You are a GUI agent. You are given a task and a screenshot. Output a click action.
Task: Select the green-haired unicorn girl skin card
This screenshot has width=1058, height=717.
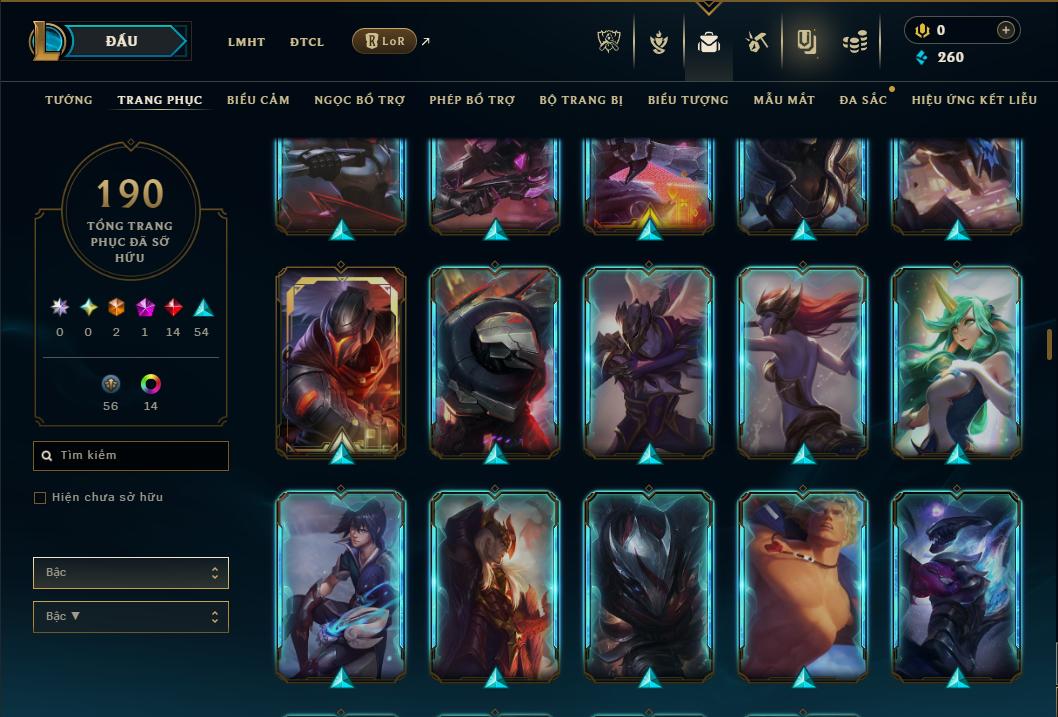[956, 362]
